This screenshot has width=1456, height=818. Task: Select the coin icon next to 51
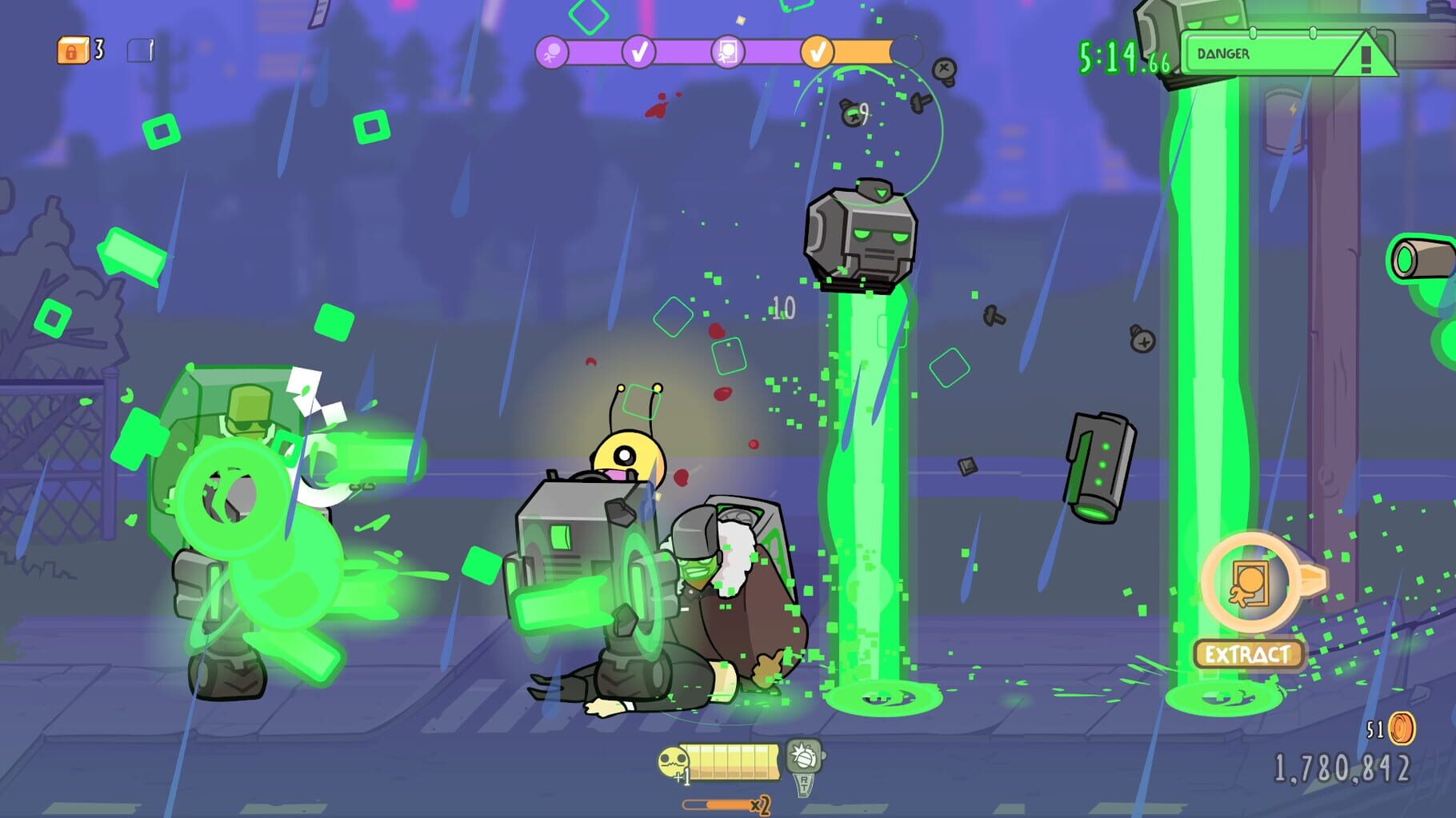[1402, 729]
